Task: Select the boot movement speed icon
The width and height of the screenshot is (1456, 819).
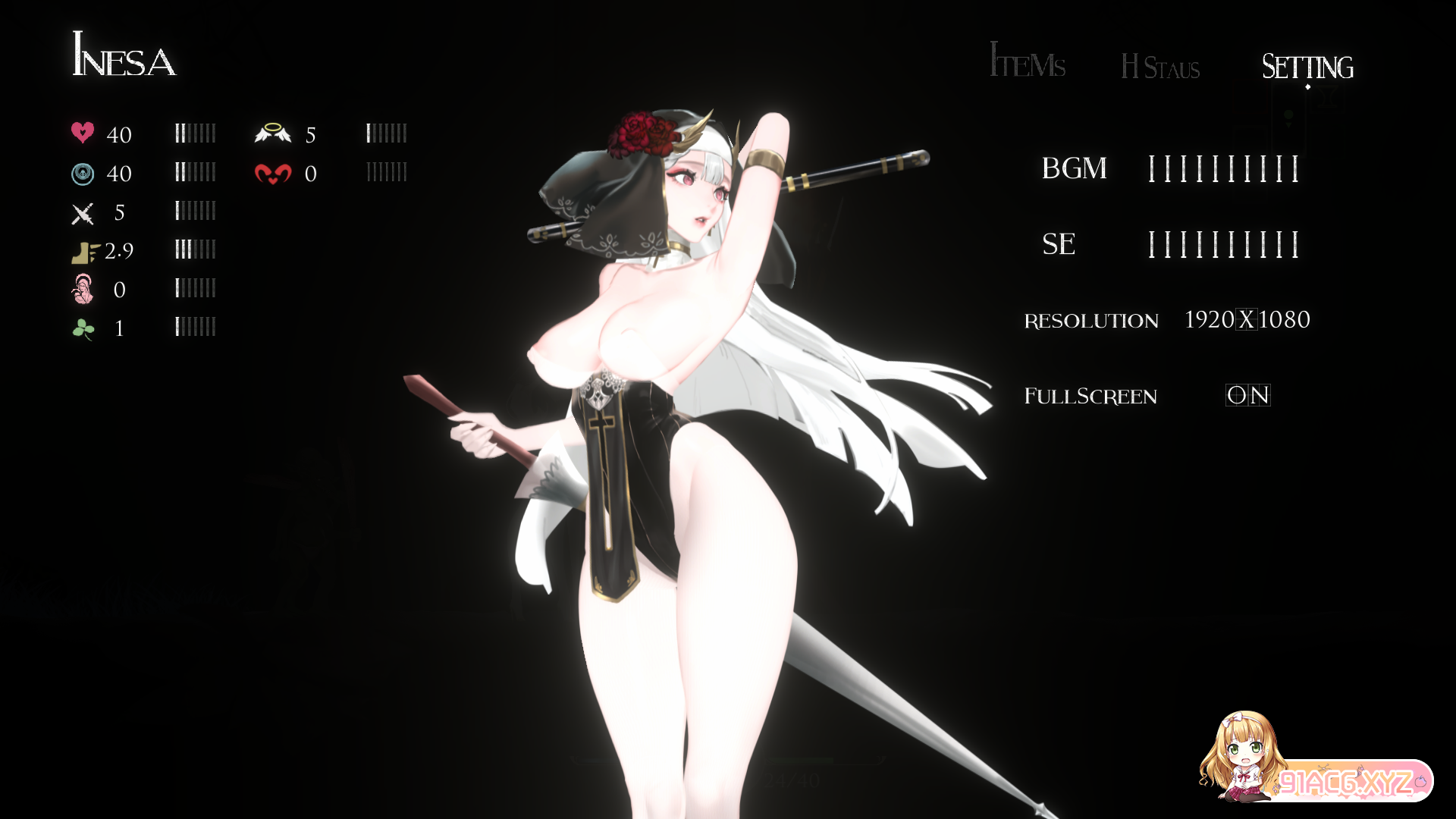Action: click(x=83, y=251)
